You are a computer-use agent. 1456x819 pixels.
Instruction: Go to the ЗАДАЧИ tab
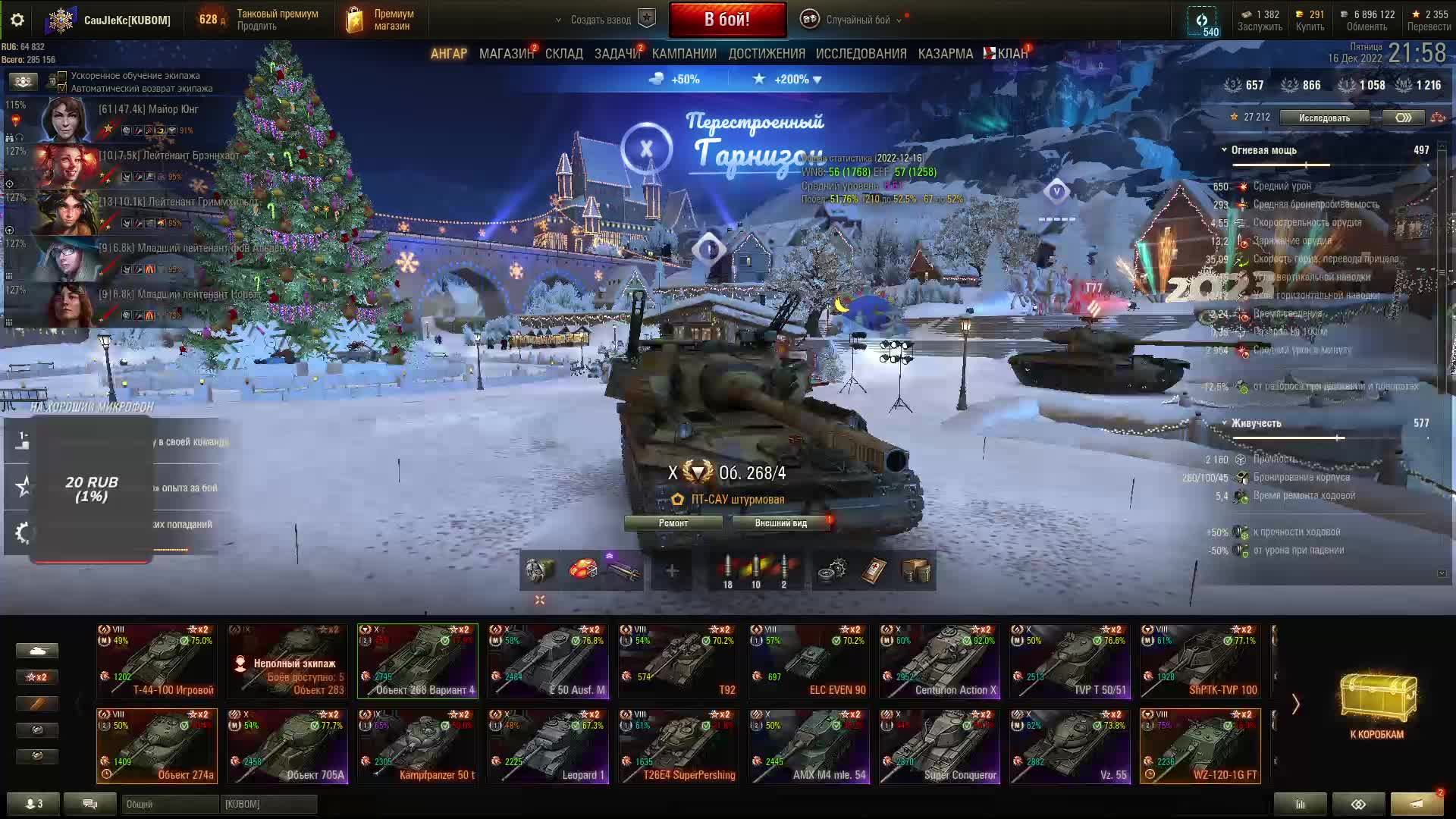pyautogui.click(x=617, y=54)
